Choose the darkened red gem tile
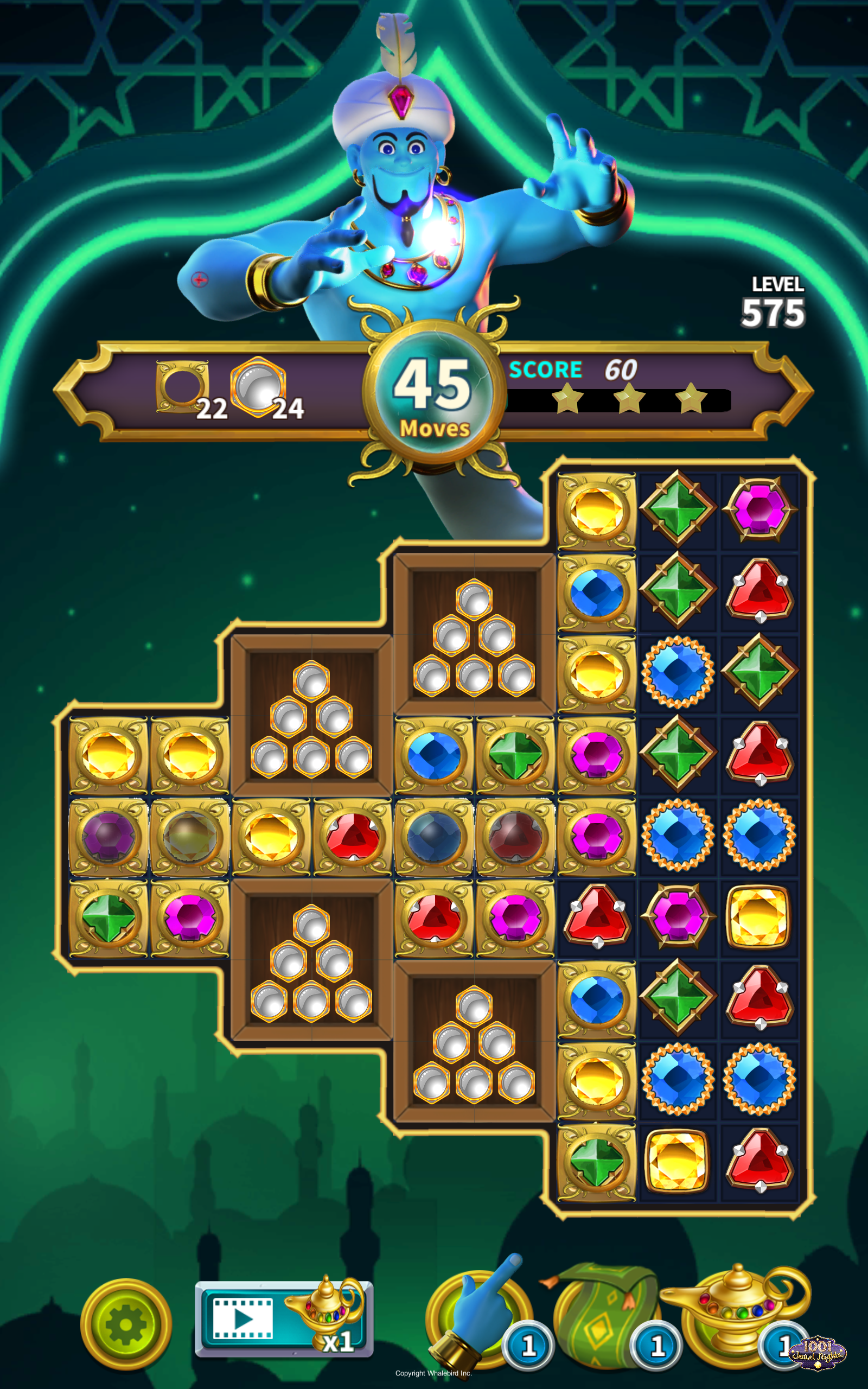 (515, 836)
